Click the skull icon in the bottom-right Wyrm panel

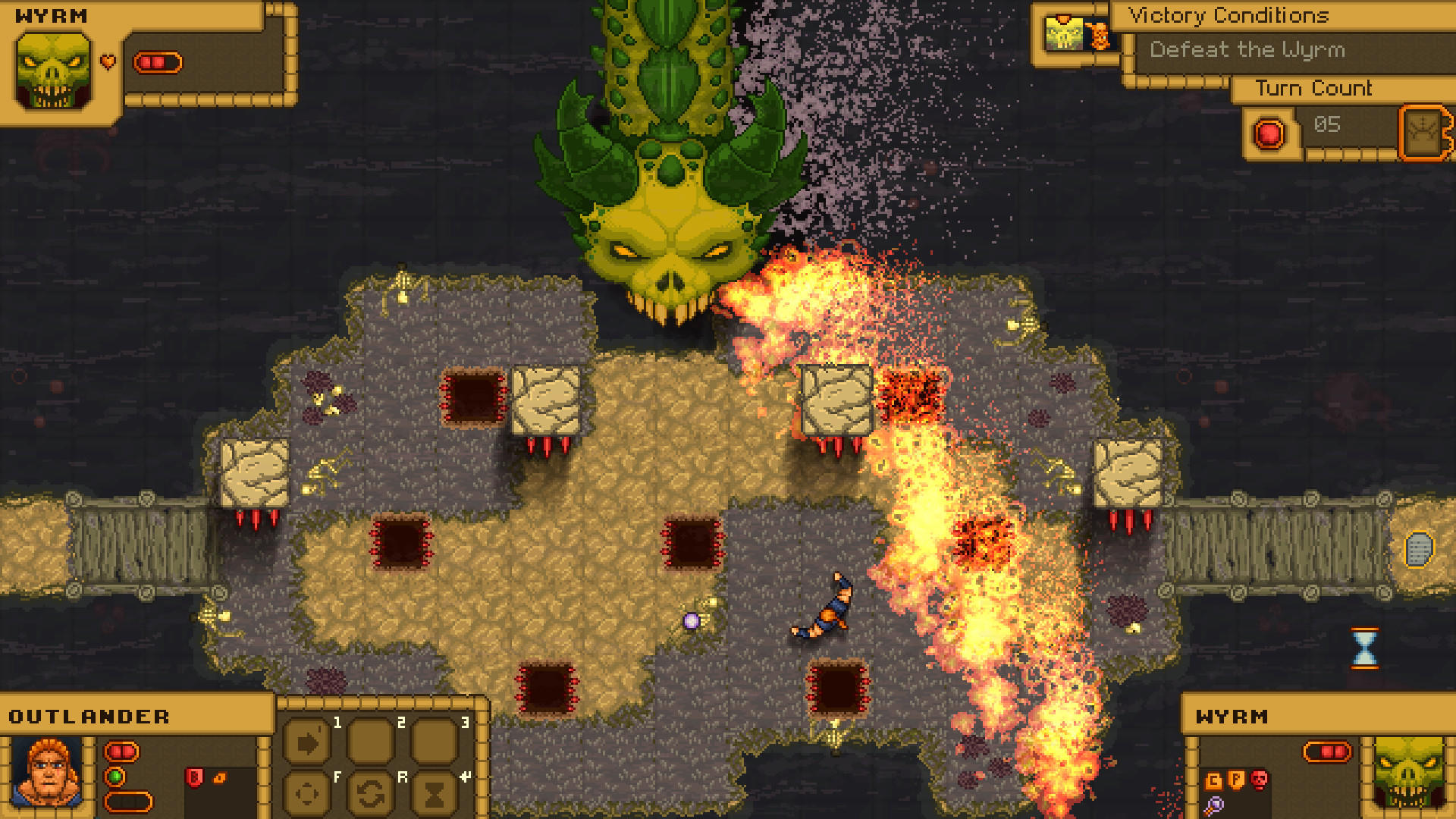[1260, 780]
